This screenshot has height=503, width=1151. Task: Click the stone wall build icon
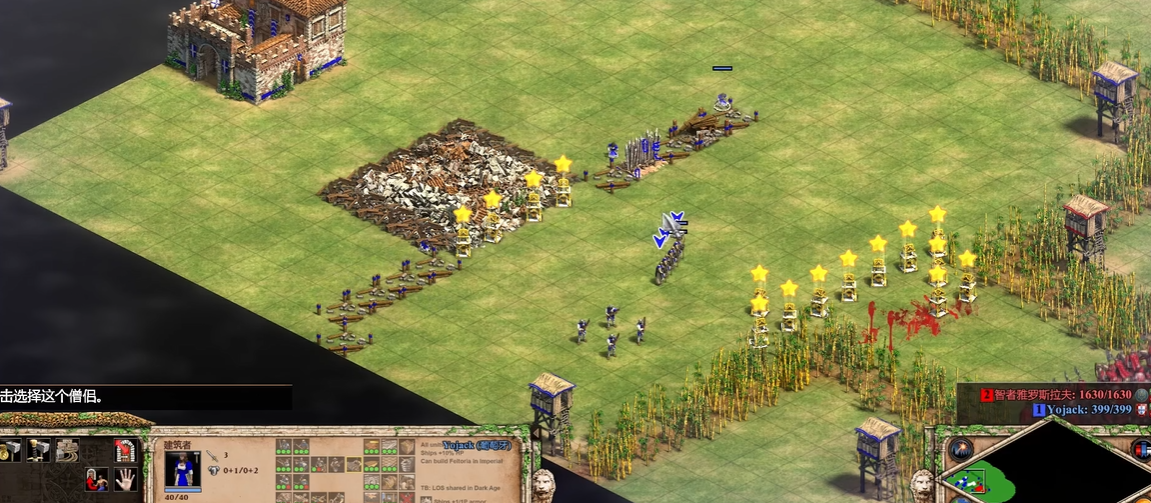(67, 450)
